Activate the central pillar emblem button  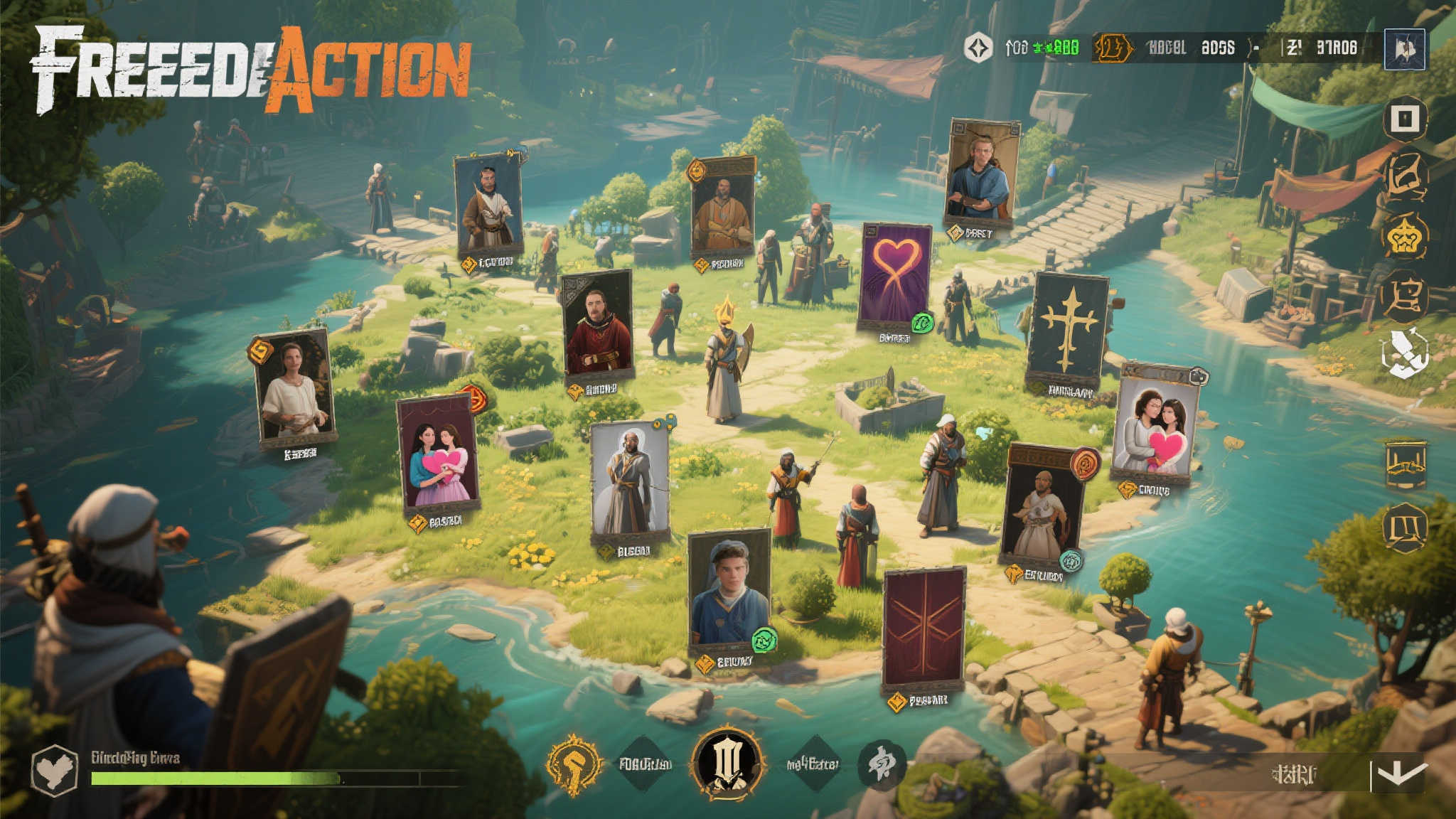tap(728, 762)
